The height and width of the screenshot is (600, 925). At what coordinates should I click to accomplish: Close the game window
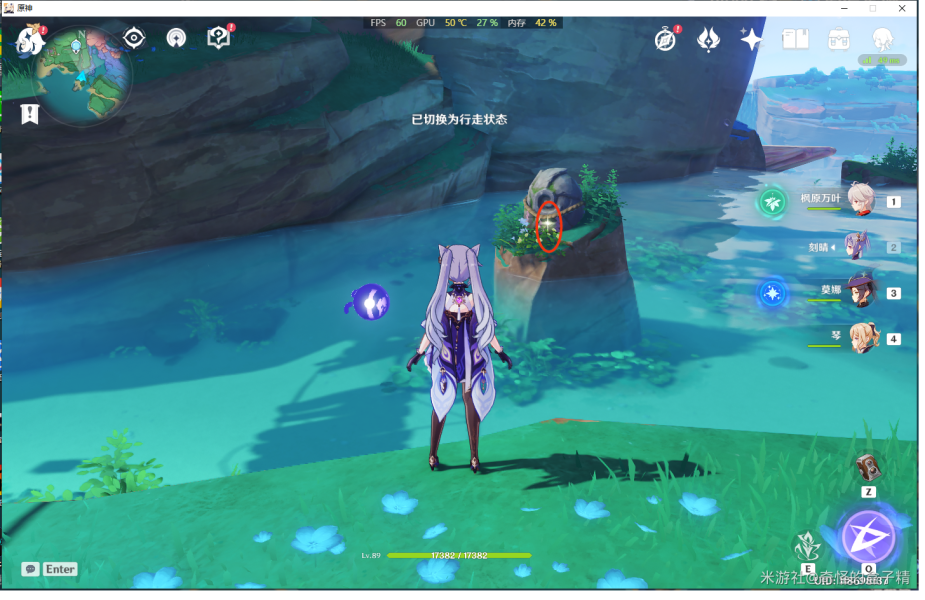[904, 8]
